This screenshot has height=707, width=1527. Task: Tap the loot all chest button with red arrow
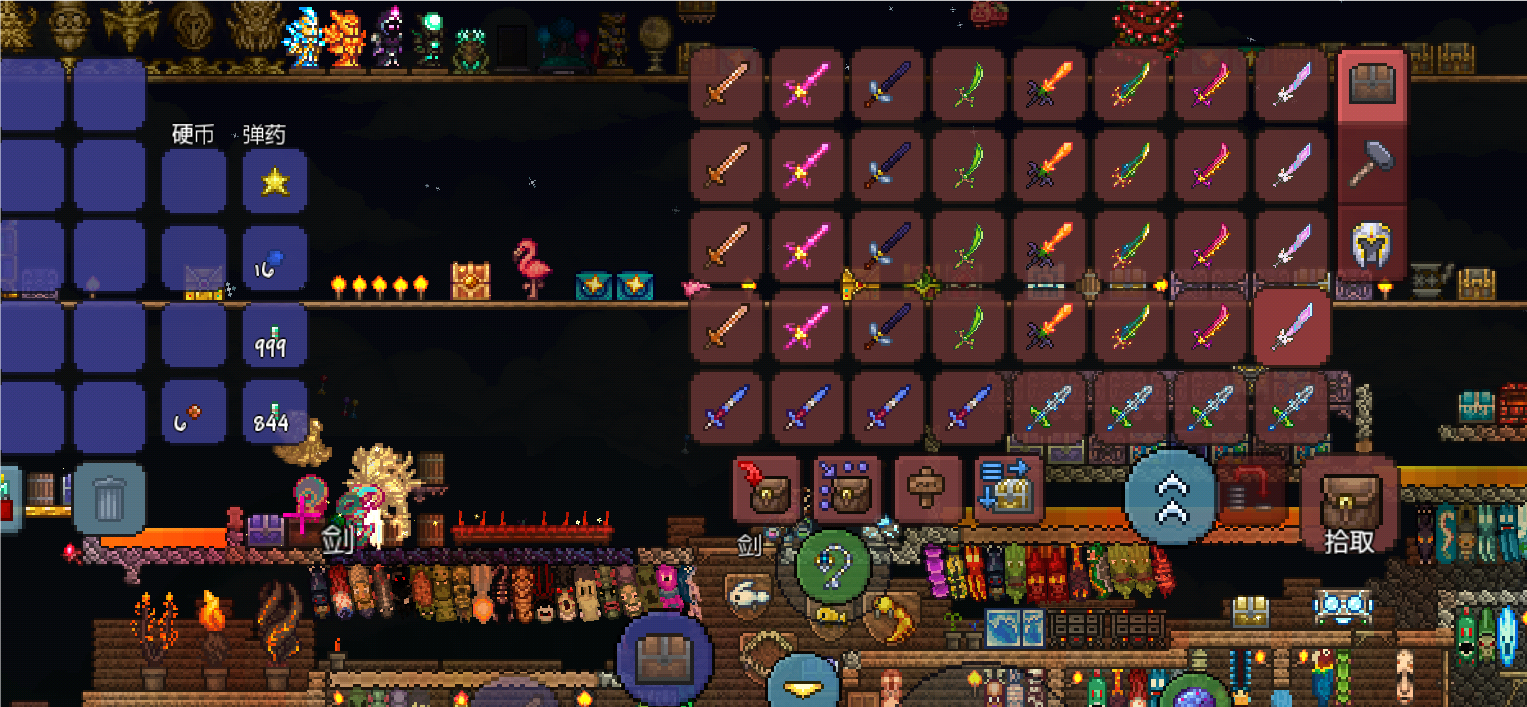[765, 490]
